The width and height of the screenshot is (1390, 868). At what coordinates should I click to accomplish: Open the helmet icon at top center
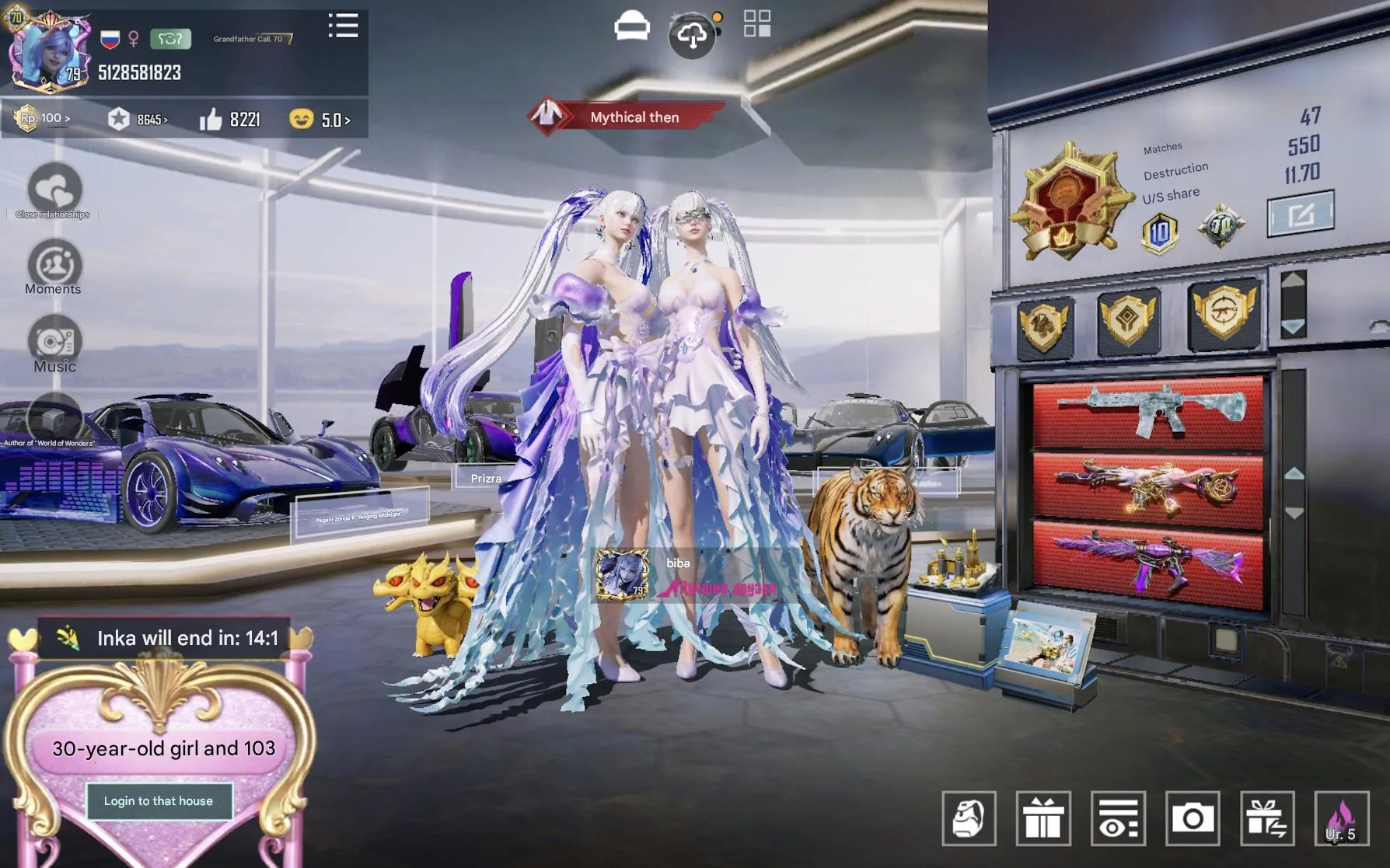click(634, 27)
